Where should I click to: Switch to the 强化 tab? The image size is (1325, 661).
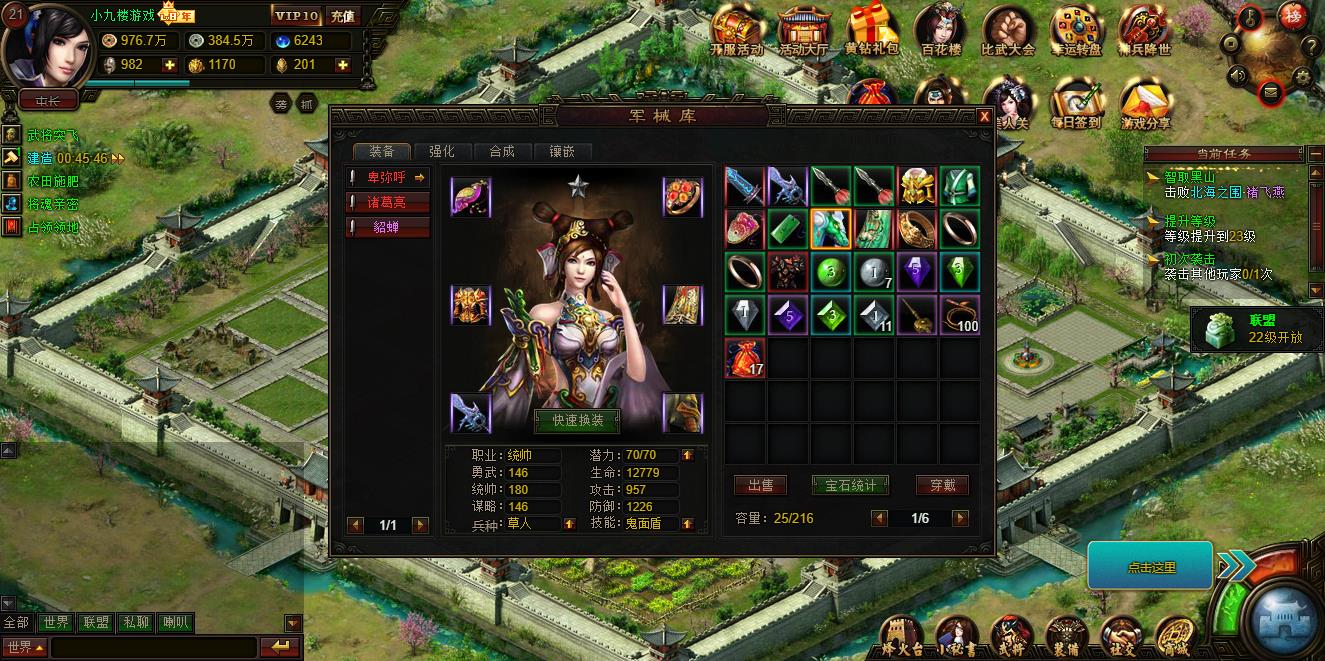(x=442, y=151)
